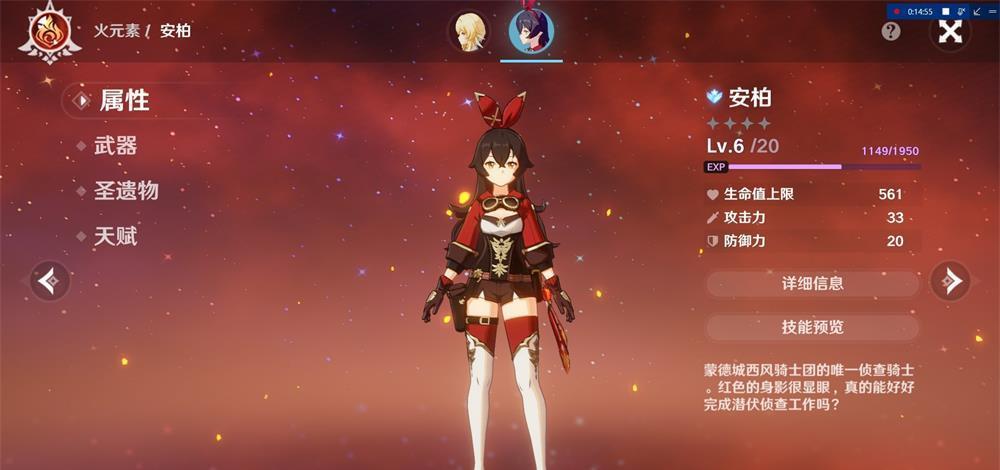
Task: Select the blonde Traveler portrait
Action: tap(469, 31)
